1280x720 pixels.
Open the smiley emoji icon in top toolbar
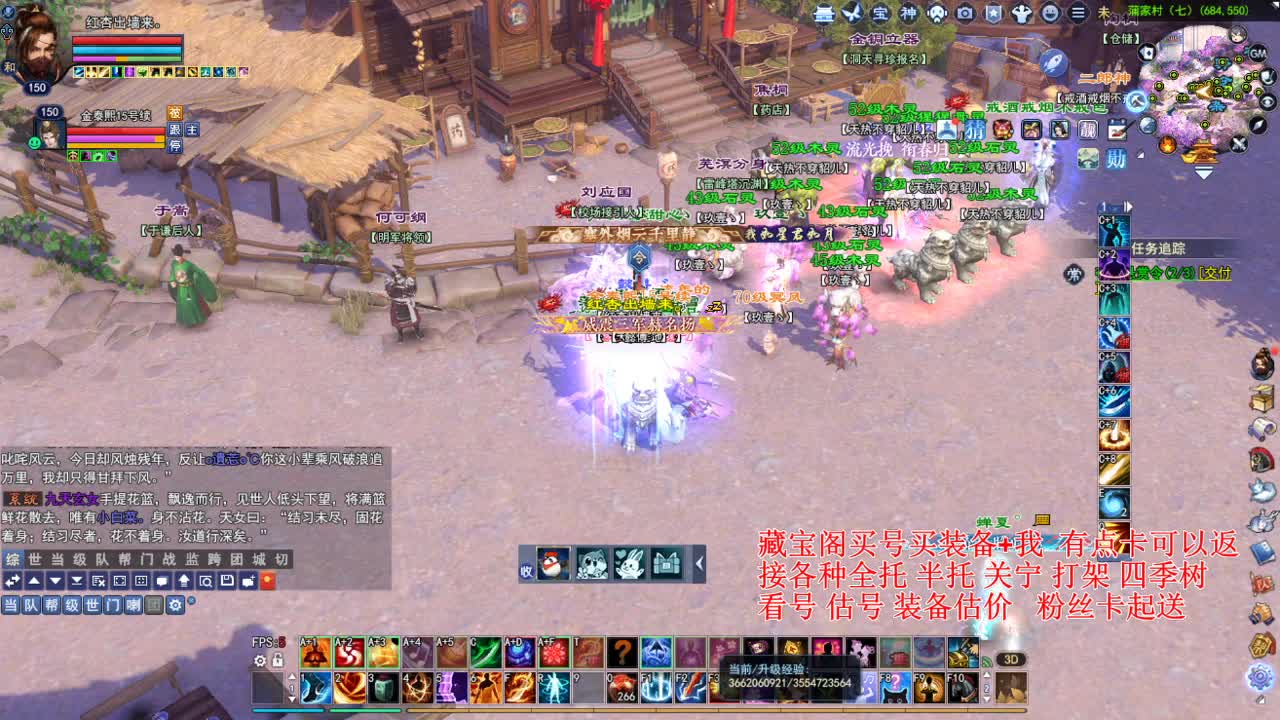(x=1051, y=14)
